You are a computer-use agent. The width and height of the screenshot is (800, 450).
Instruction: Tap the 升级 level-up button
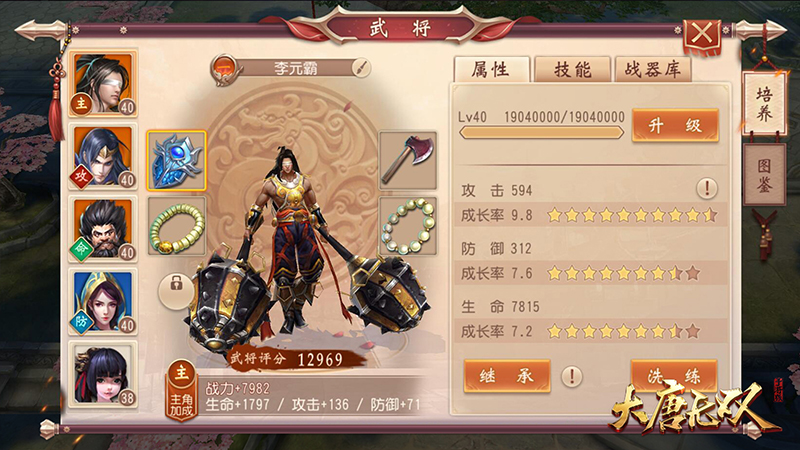coord(675,125)
